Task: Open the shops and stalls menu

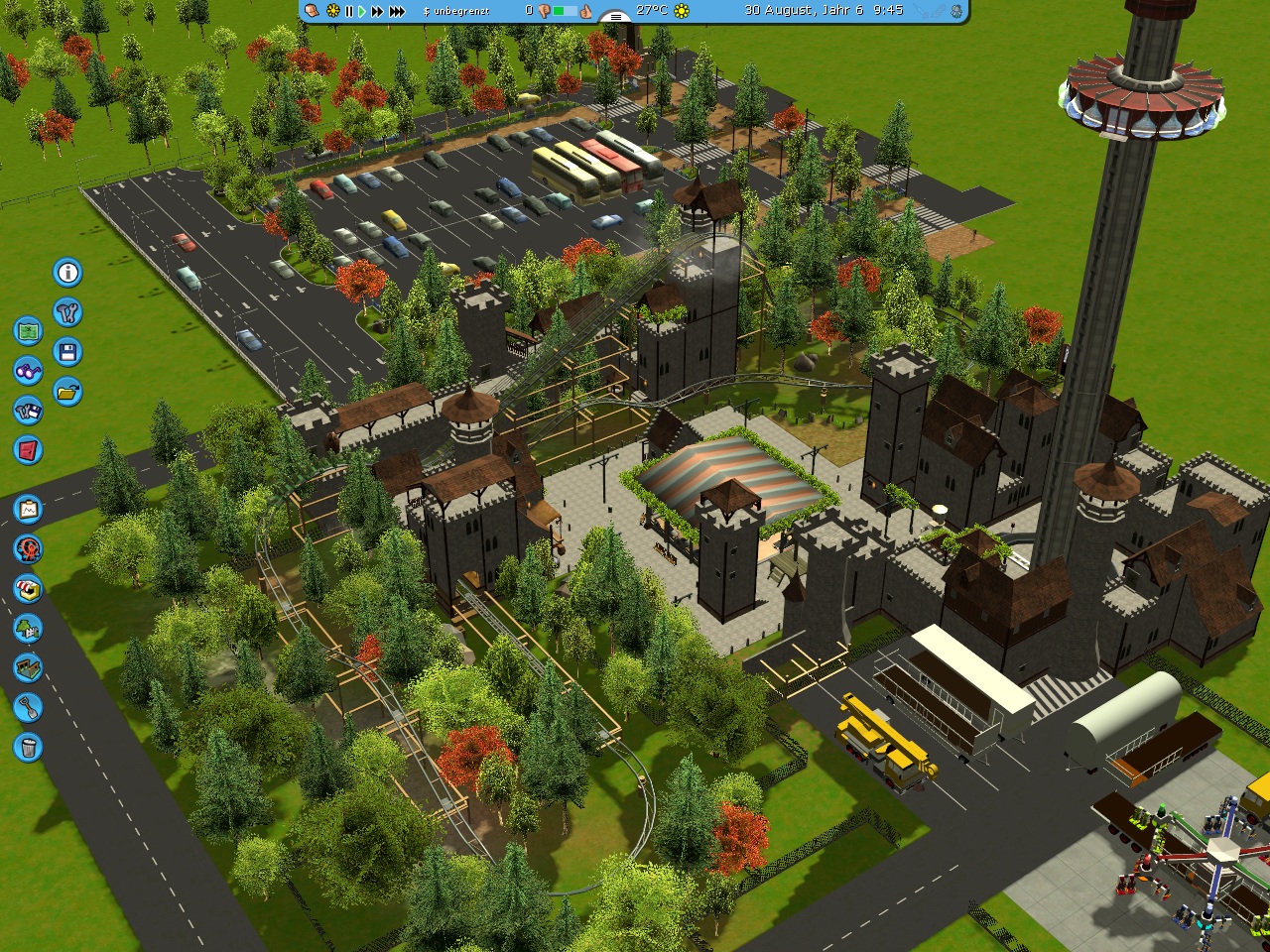Action: (x=28, y=589)
